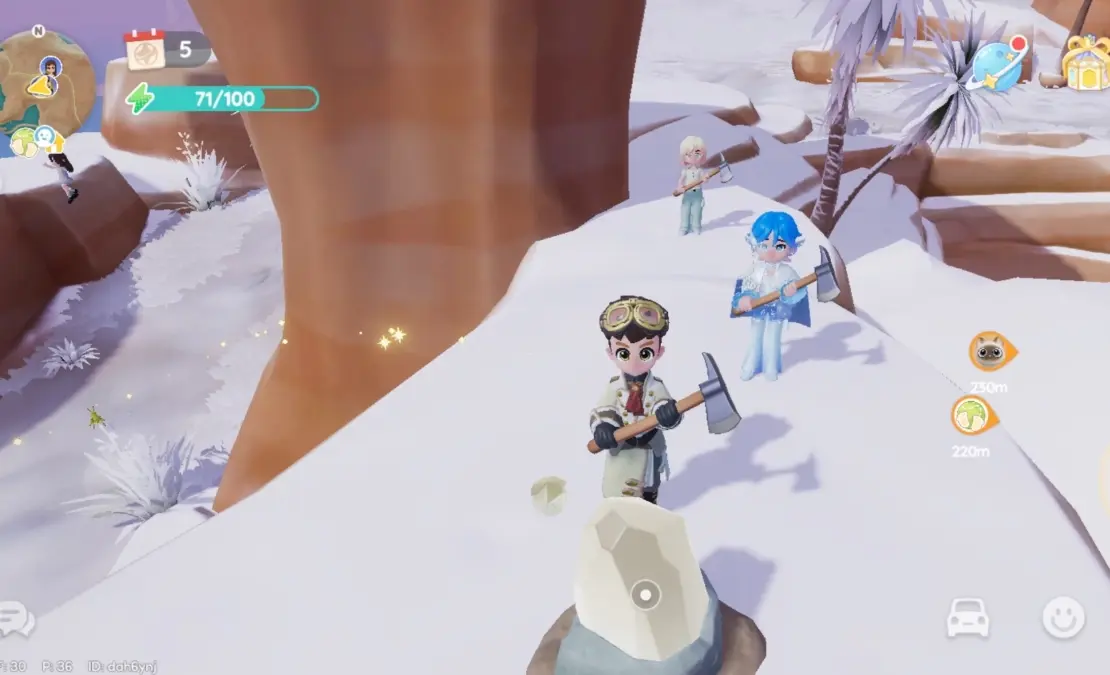This screenshot has height=675, width=1110.
Task: Summon vehicle with the car button
Action: pyautogui.click(x=967, y=620)
